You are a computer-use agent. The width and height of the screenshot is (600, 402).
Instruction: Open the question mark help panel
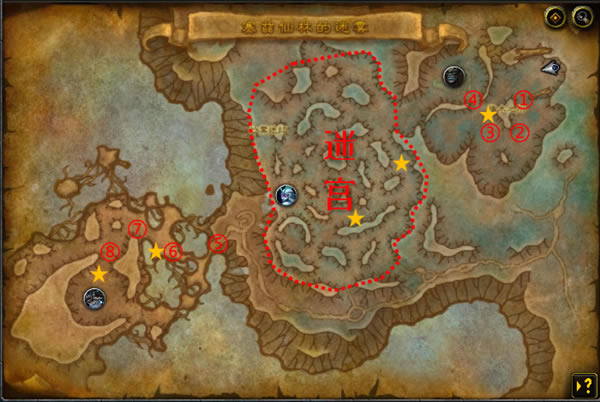tap(582, 386)
